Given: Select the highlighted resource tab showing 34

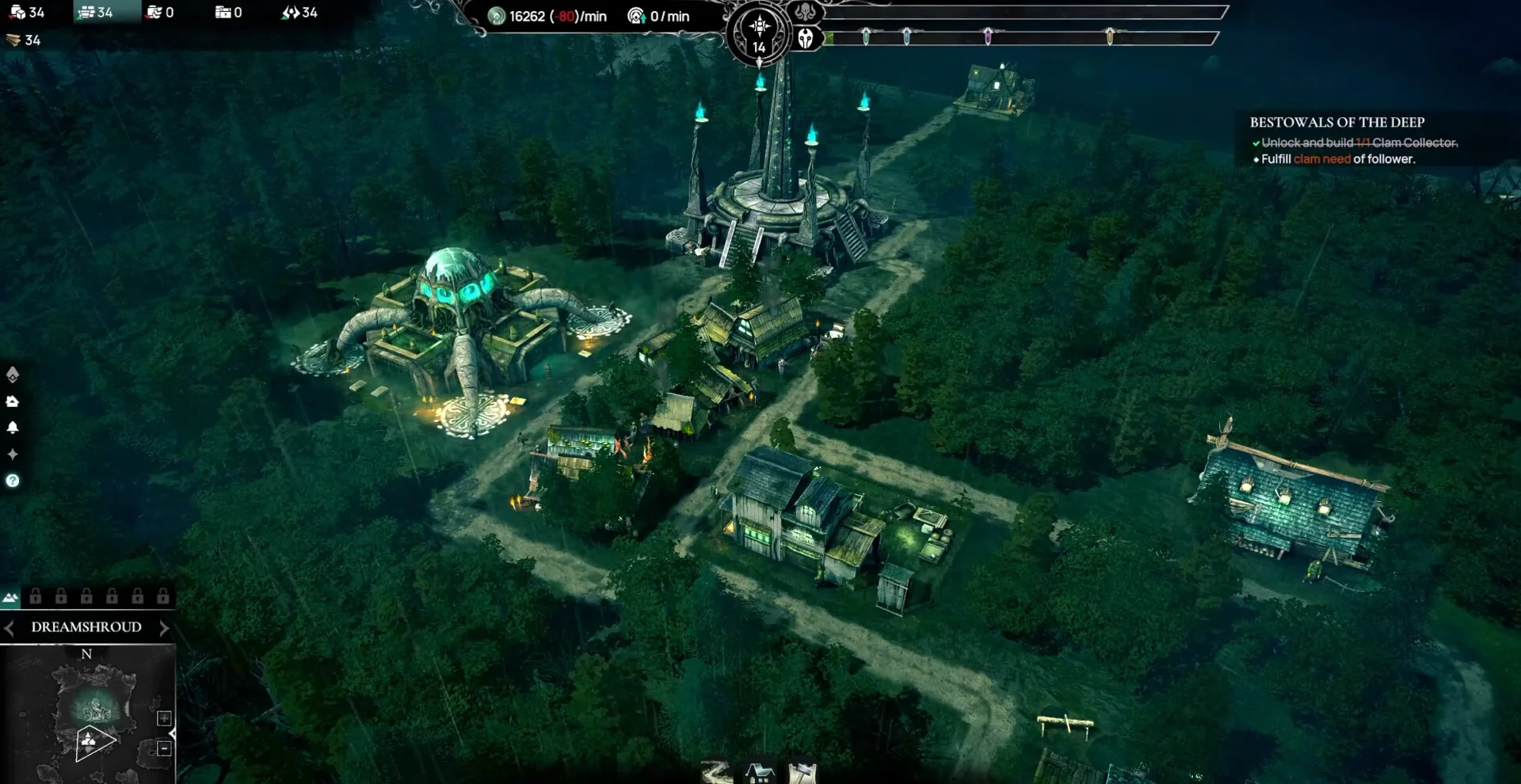Looking at the screenshot, I should tap(96, 13).
